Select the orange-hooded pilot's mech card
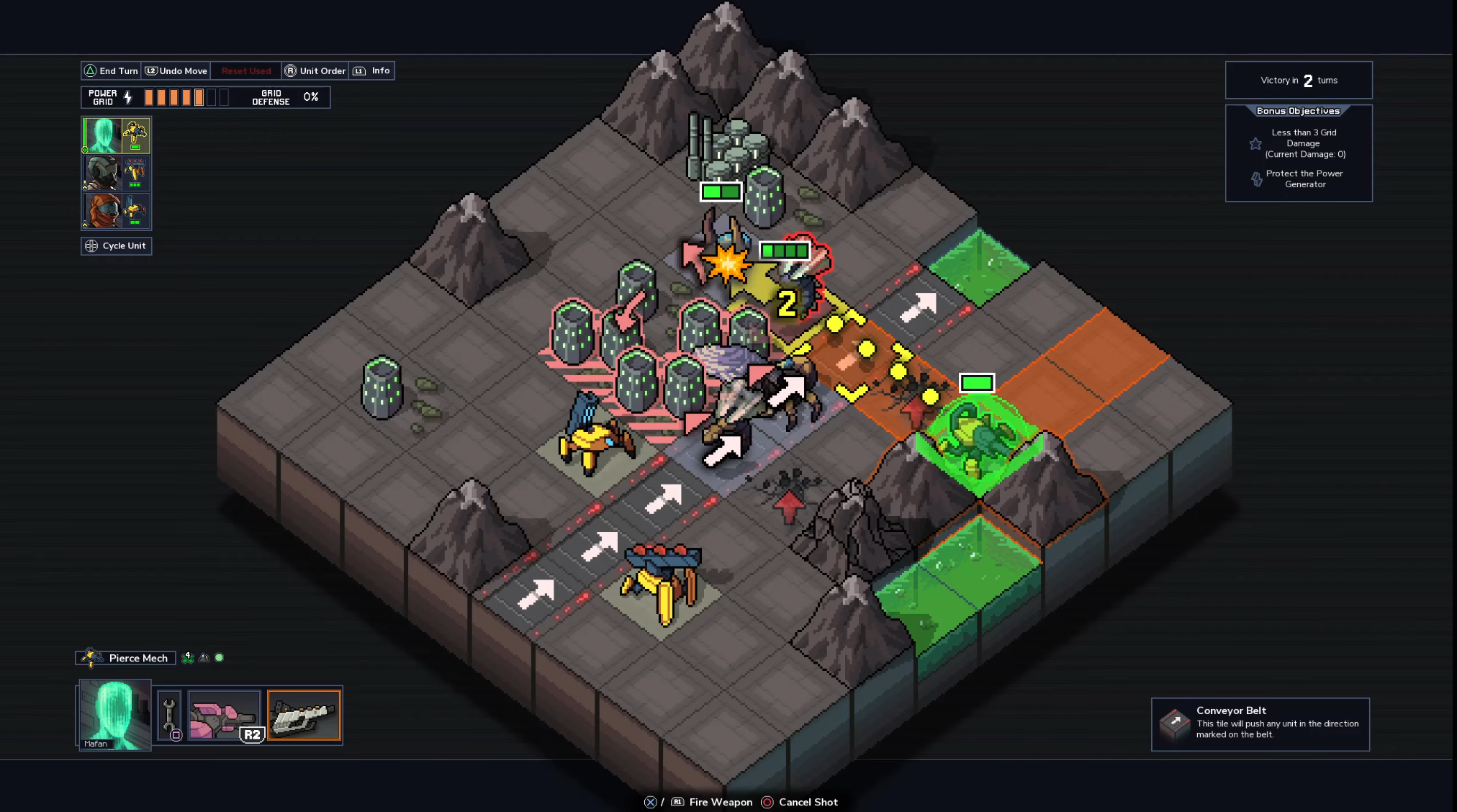This screenshot has width=1457, height=812. coord(116,210)
